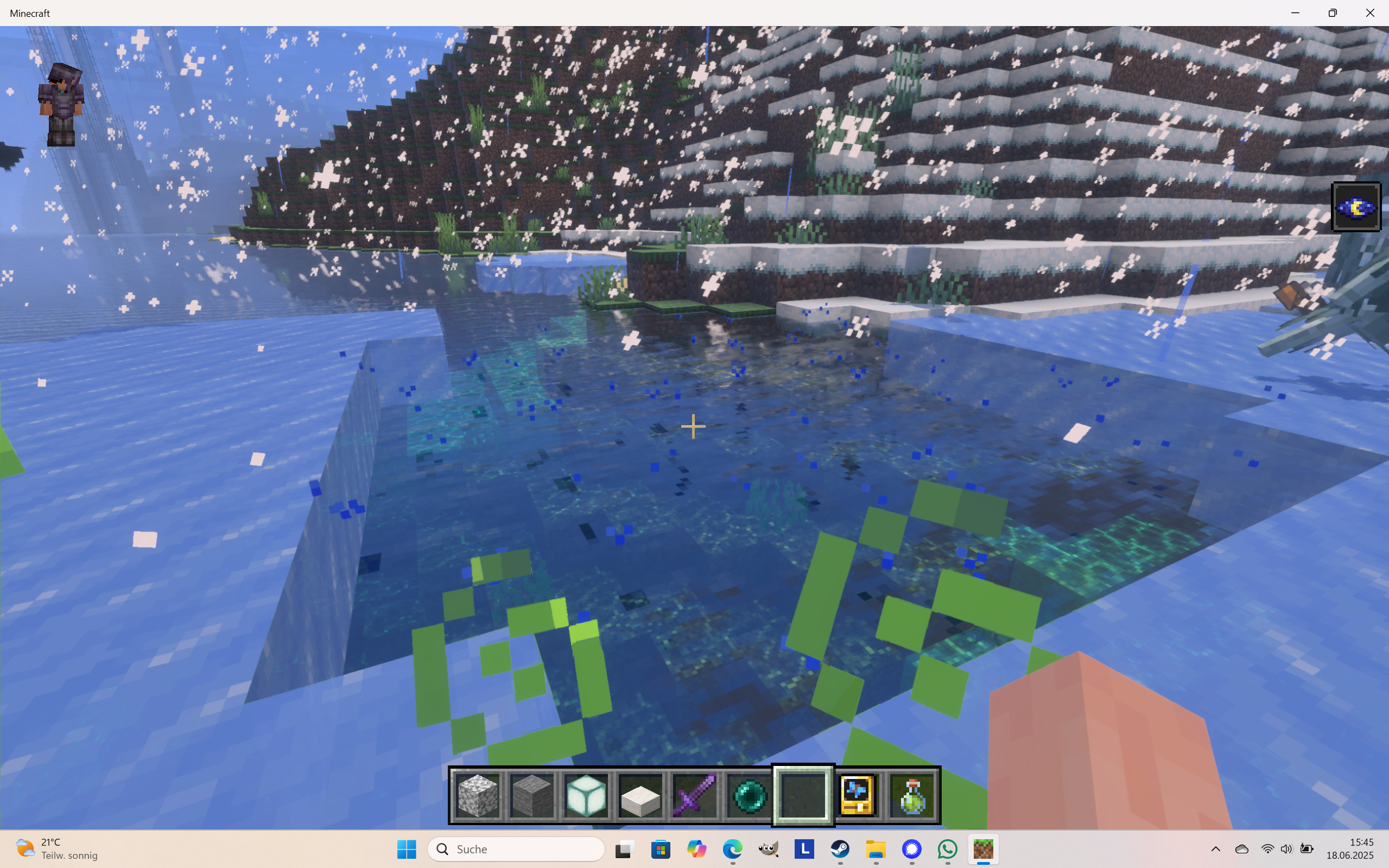Select the ender pearl hotbar slot
This screenshot has height=868, width=1389.
click(749, 795)
